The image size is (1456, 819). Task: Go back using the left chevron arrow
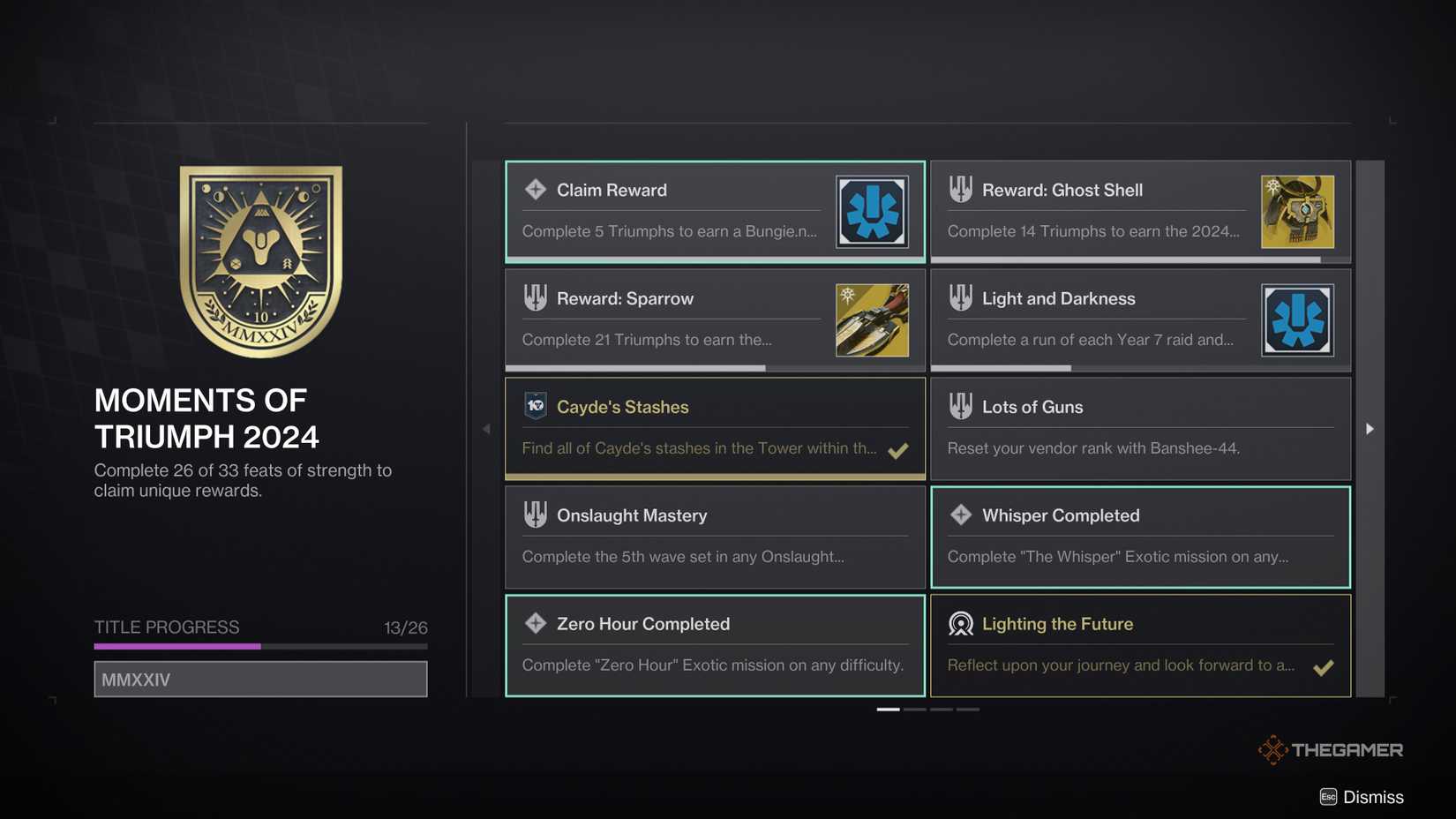[x=485, y=428]
